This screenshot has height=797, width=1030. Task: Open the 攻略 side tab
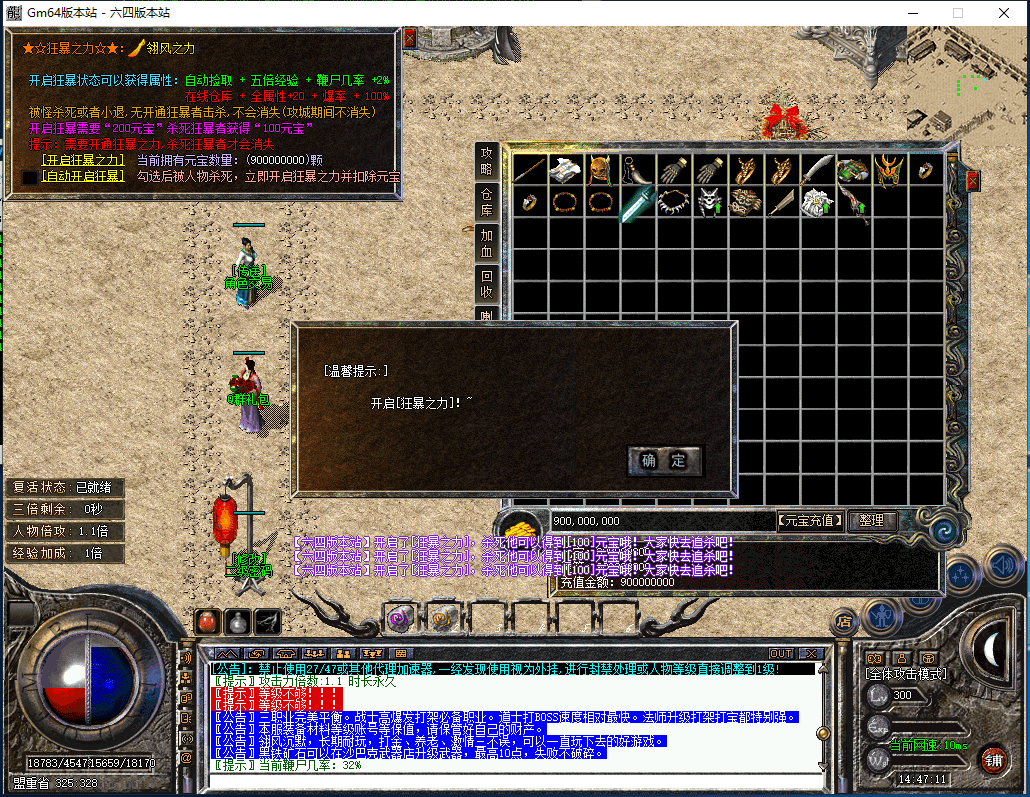487,161
